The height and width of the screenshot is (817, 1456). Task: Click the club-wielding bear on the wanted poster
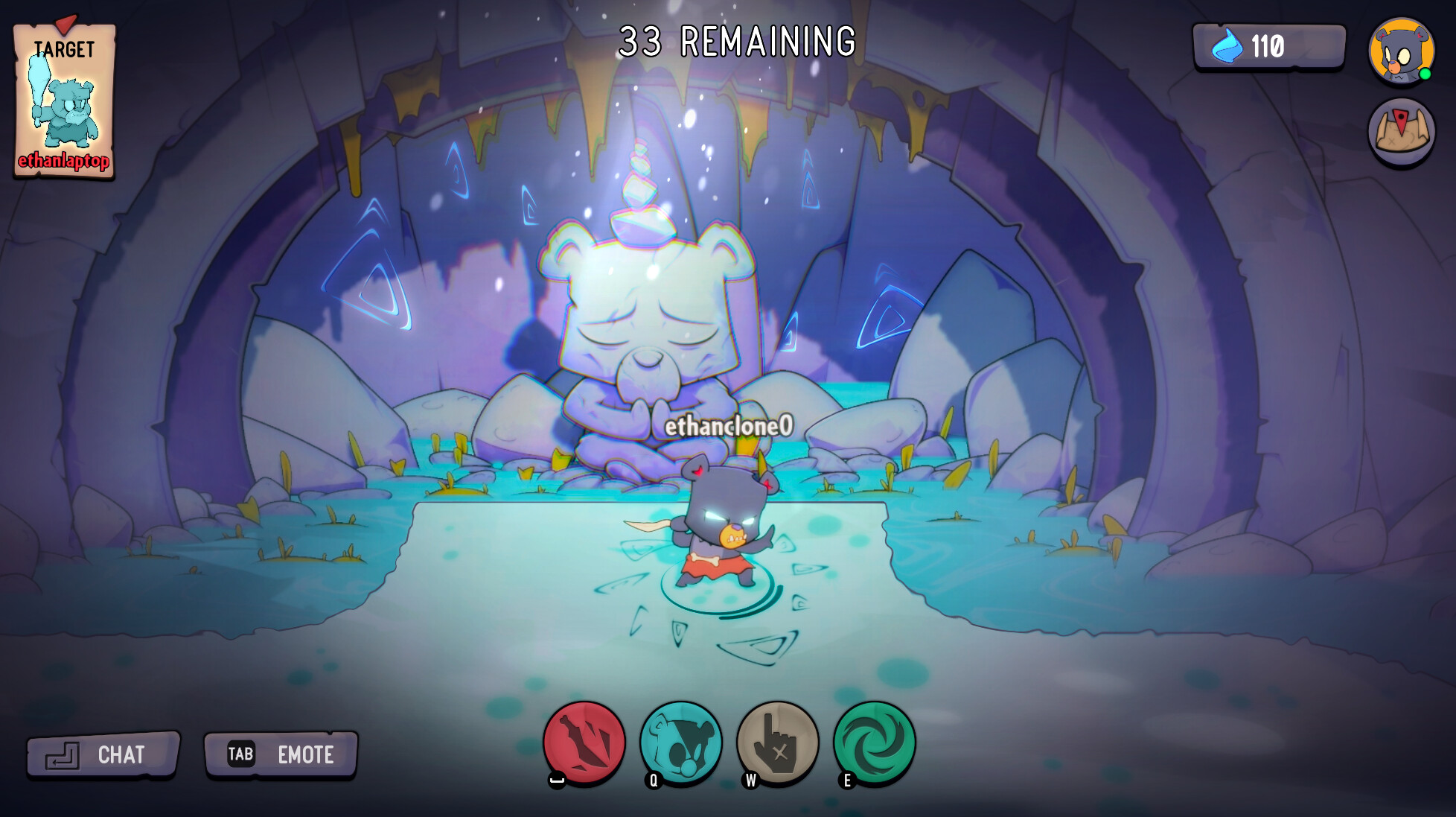[x=67, y=108]
